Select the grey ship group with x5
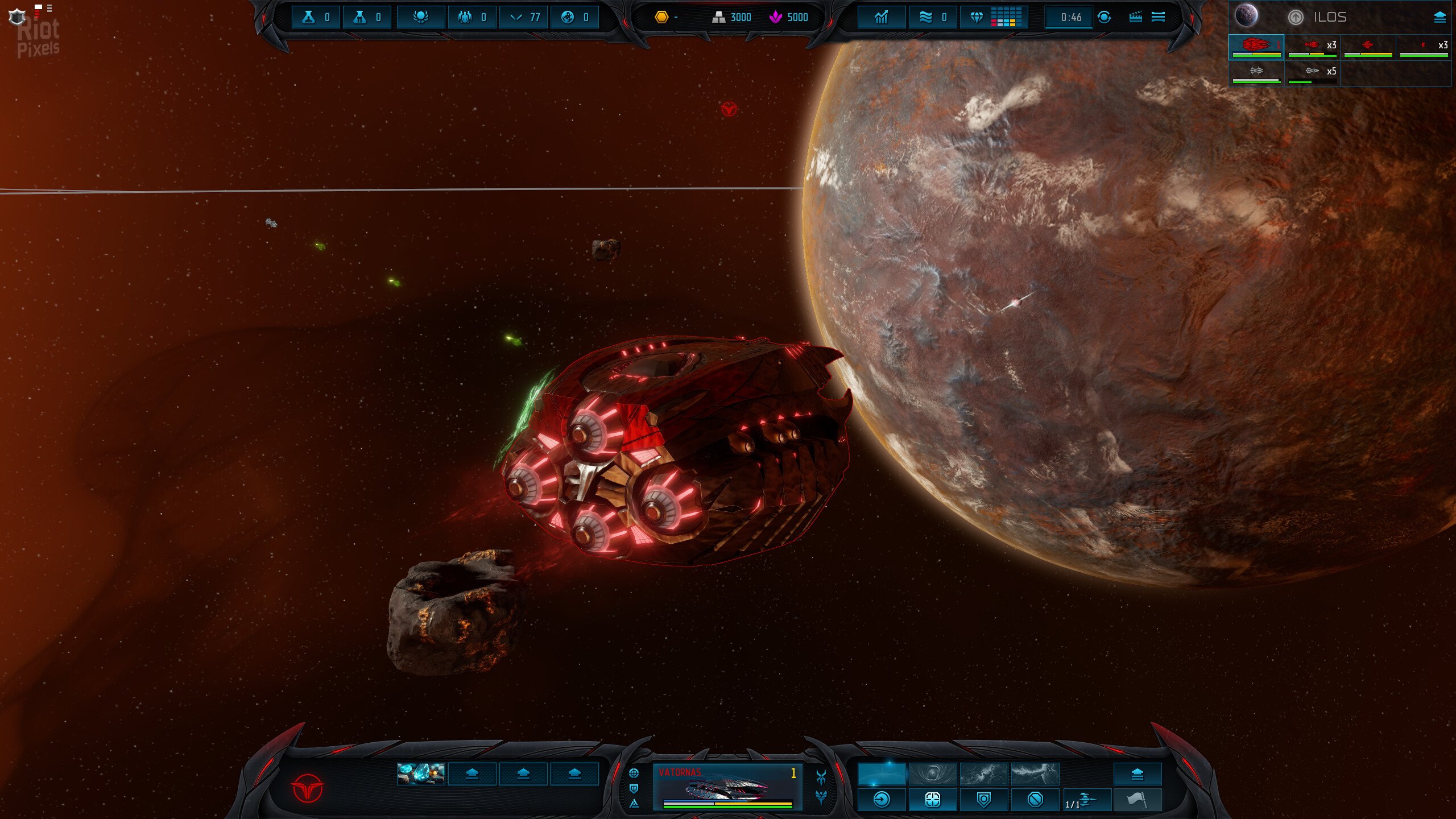This screenshot has height=819, width=1456. pyautogui.click(x=1312, y=73)
